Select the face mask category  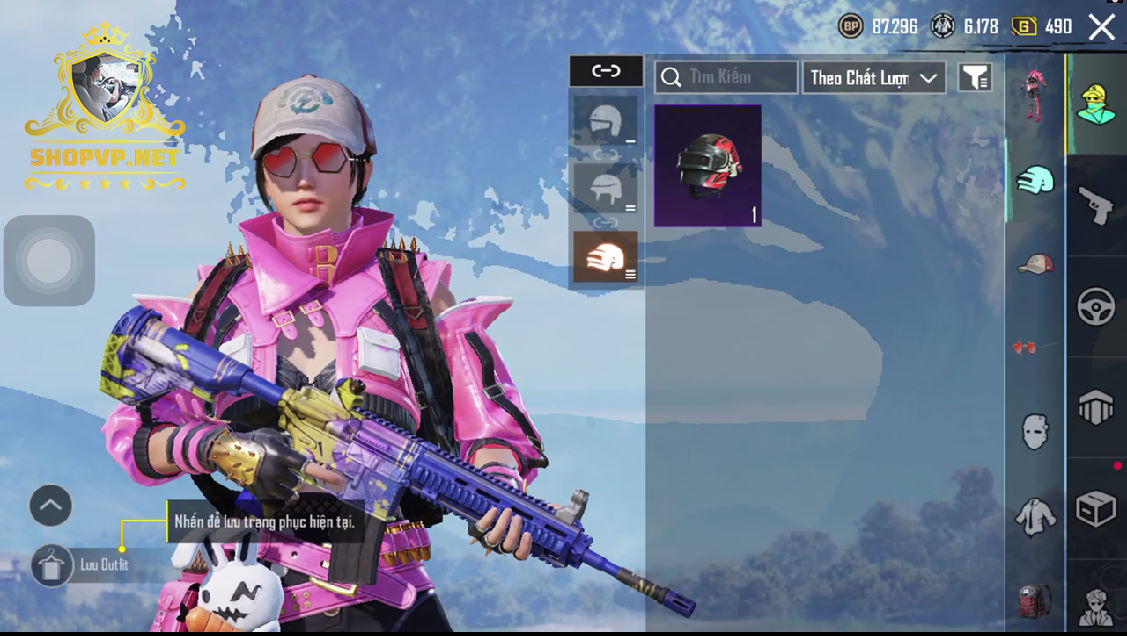coord(1034,431)
